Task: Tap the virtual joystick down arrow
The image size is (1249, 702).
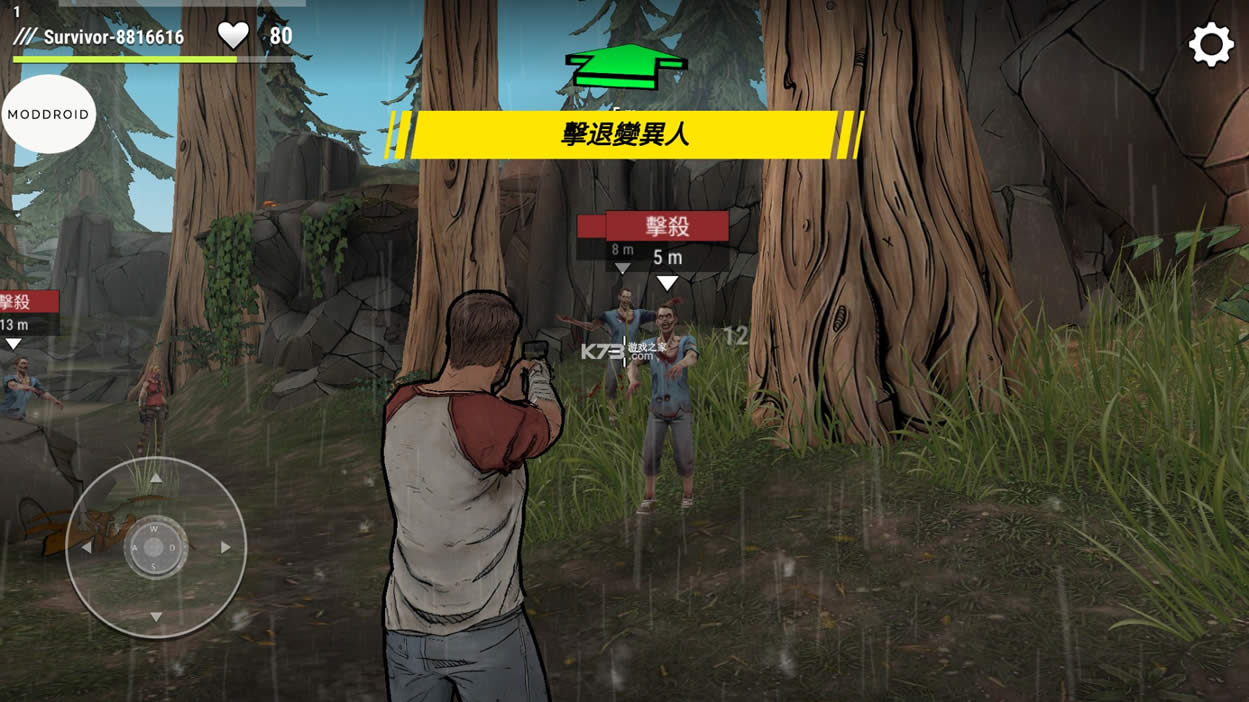Action: click(156, 617)
